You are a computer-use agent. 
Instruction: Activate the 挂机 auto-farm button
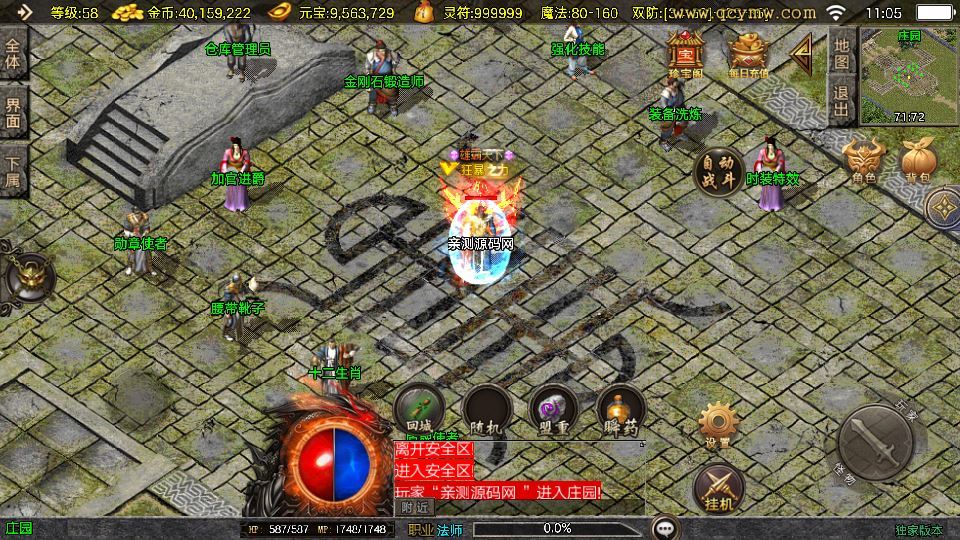[x=717, y=485]
